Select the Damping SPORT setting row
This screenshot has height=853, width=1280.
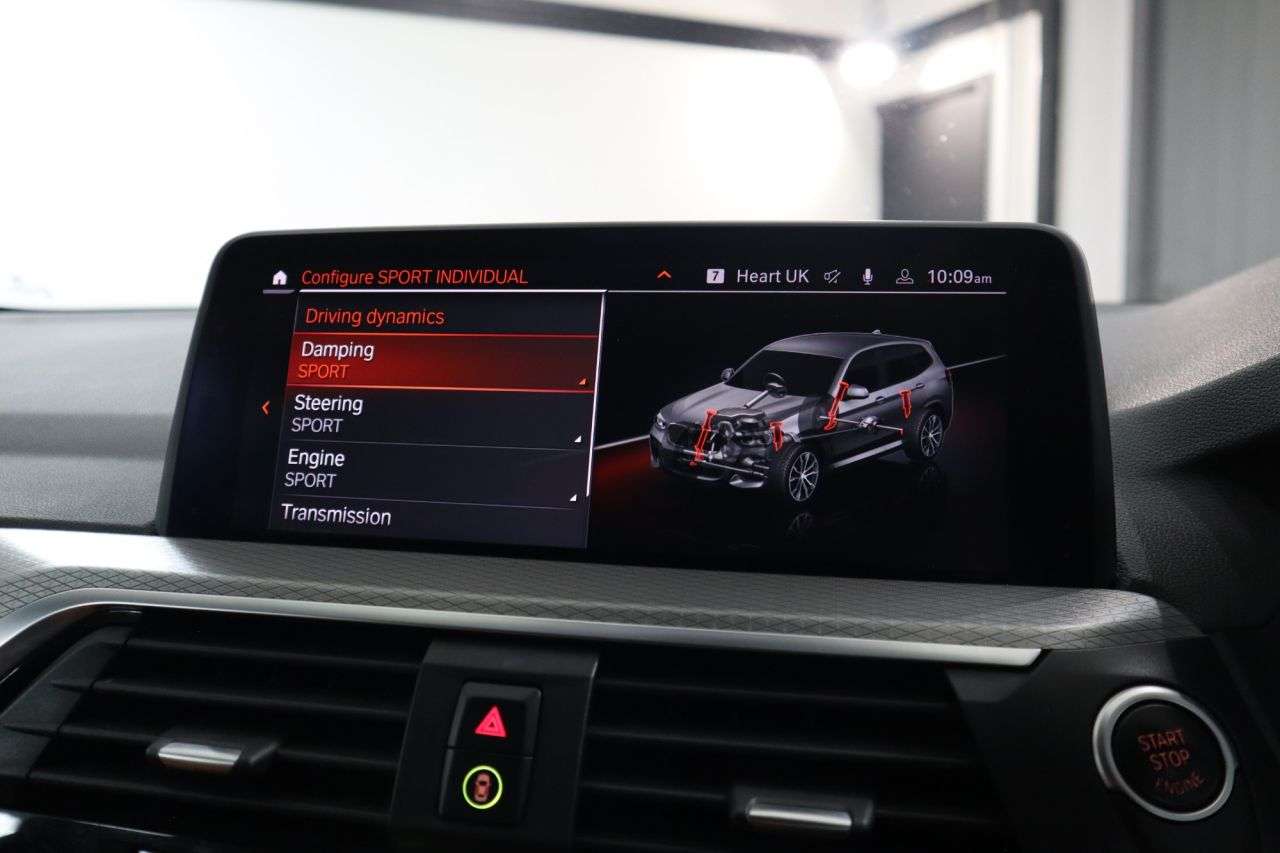(x=445, y=361)
